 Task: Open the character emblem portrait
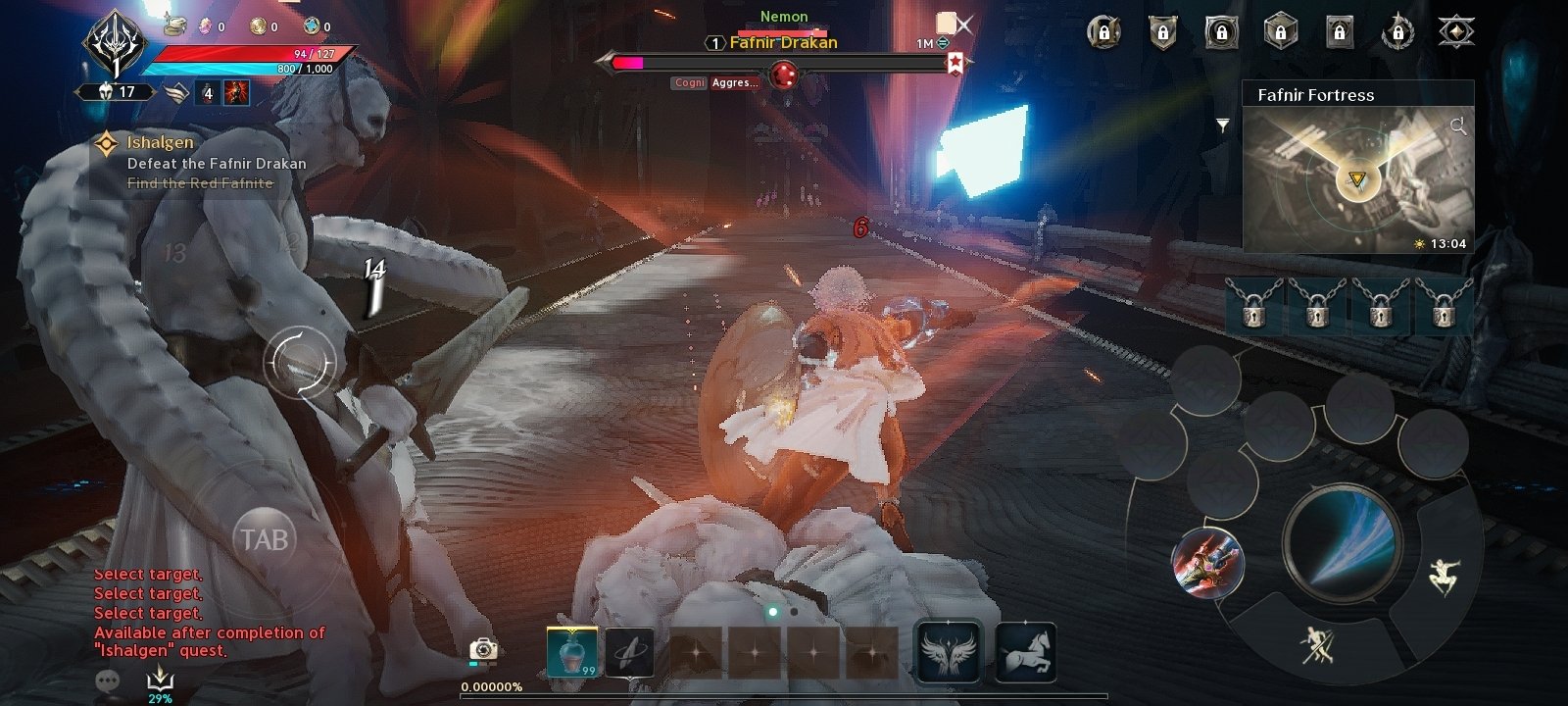116,44
